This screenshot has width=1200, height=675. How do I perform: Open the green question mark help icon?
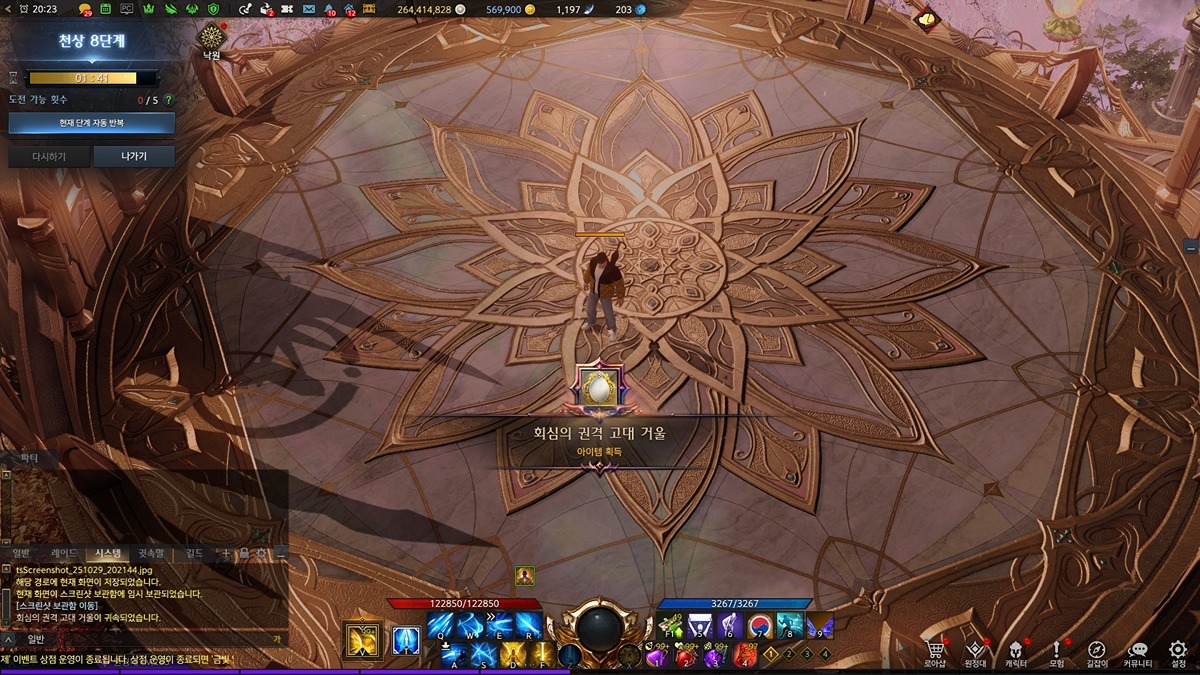coord(168,100)
